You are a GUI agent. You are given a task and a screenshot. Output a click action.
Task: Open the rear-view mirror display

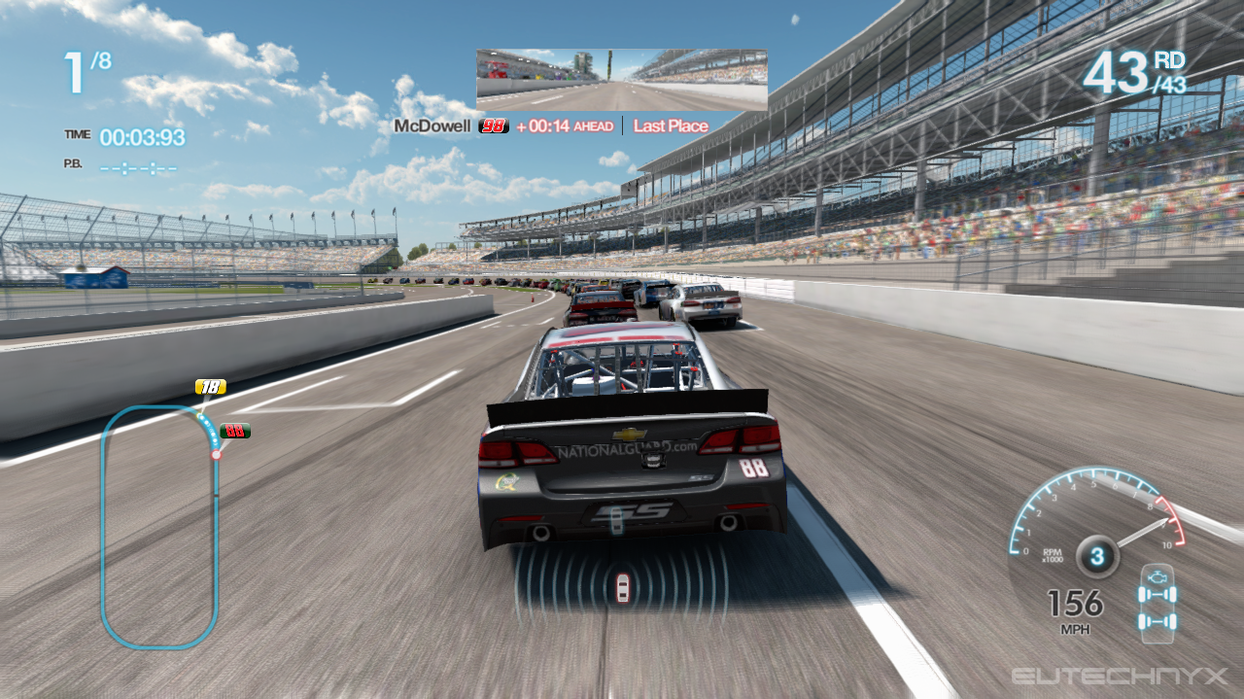[621, 80]
